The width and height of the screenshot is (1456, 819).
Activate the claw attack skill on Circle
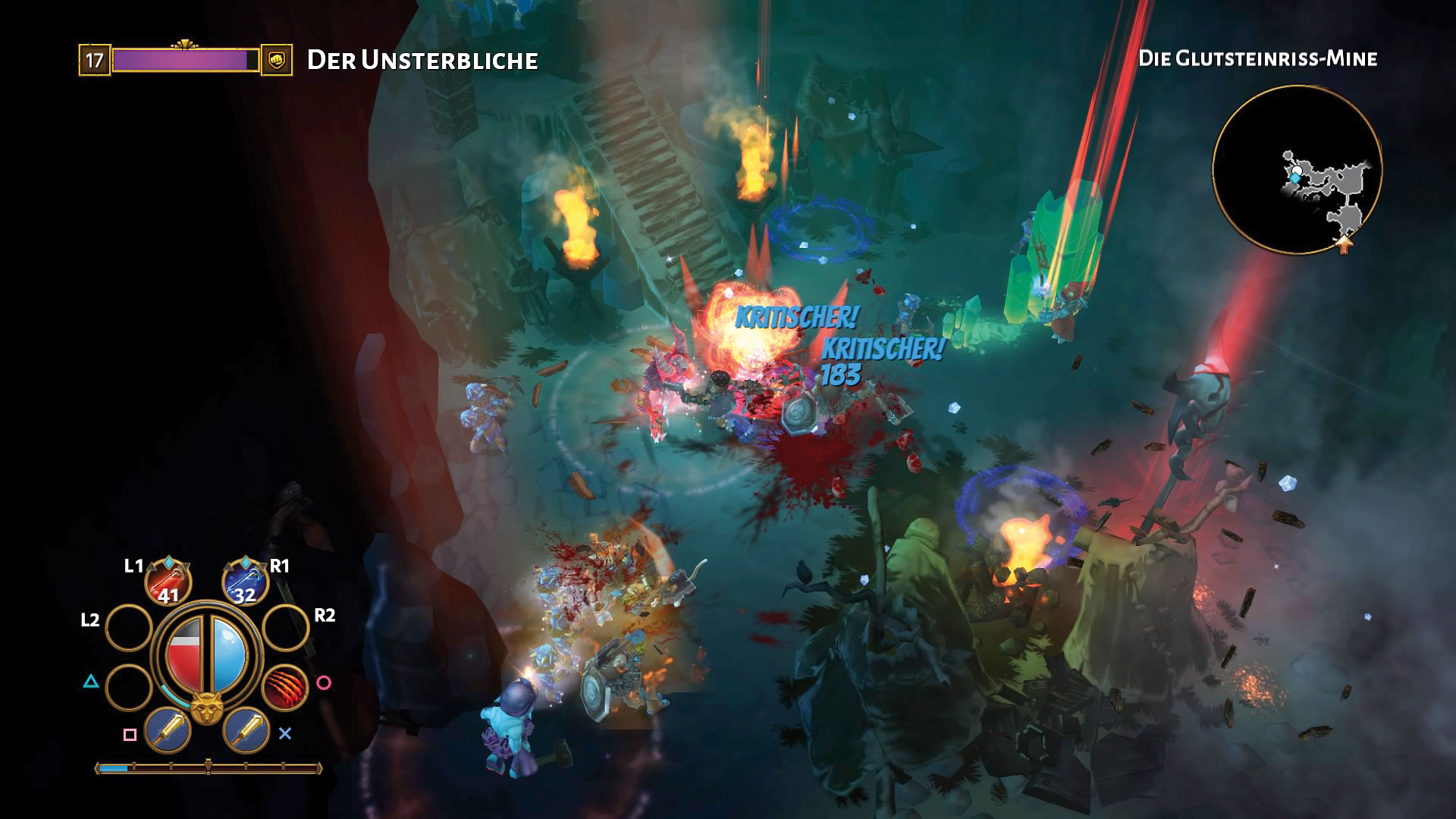click(286, 687)
